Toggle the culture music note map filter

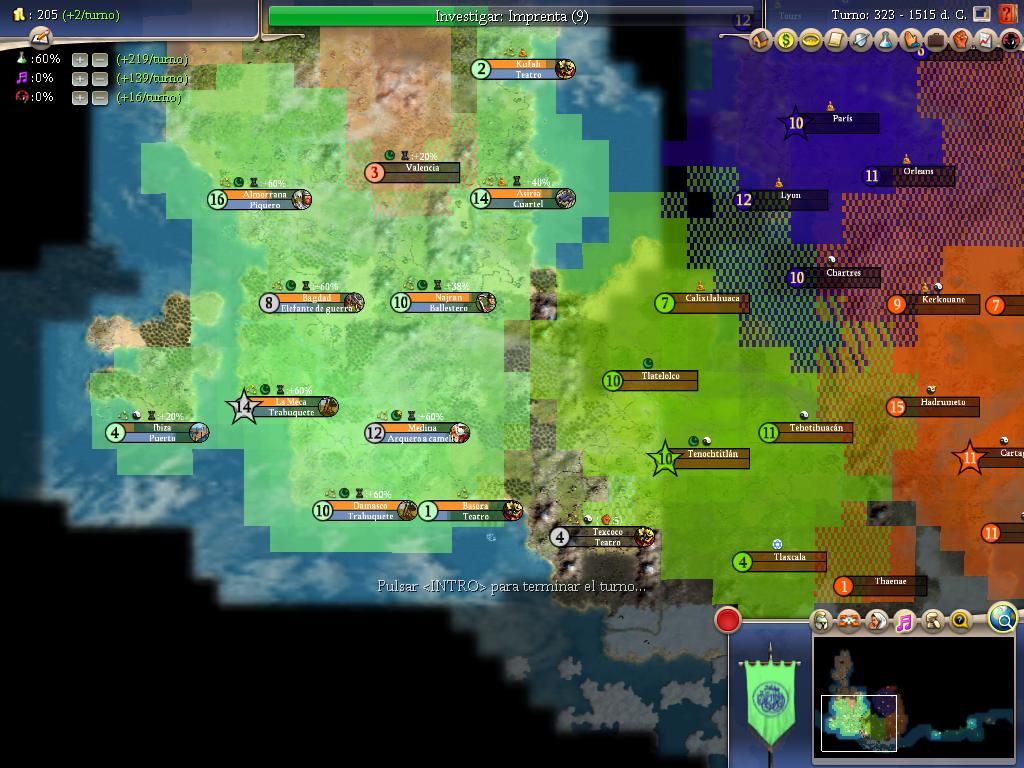904,622
